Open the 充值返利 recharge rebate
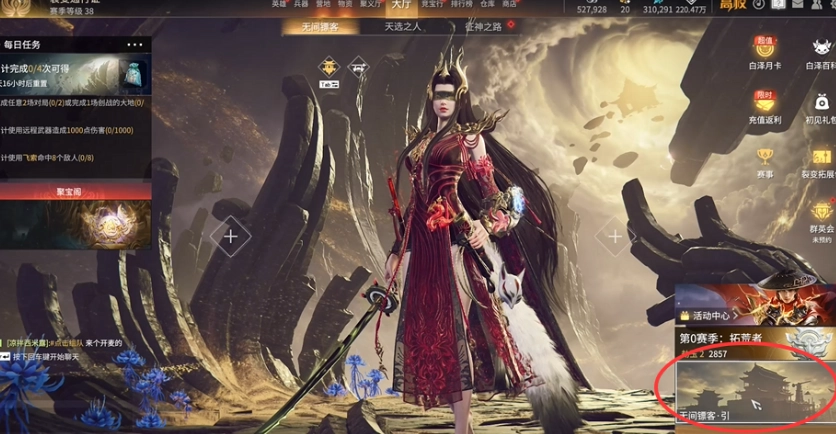 tap(765, 107)
